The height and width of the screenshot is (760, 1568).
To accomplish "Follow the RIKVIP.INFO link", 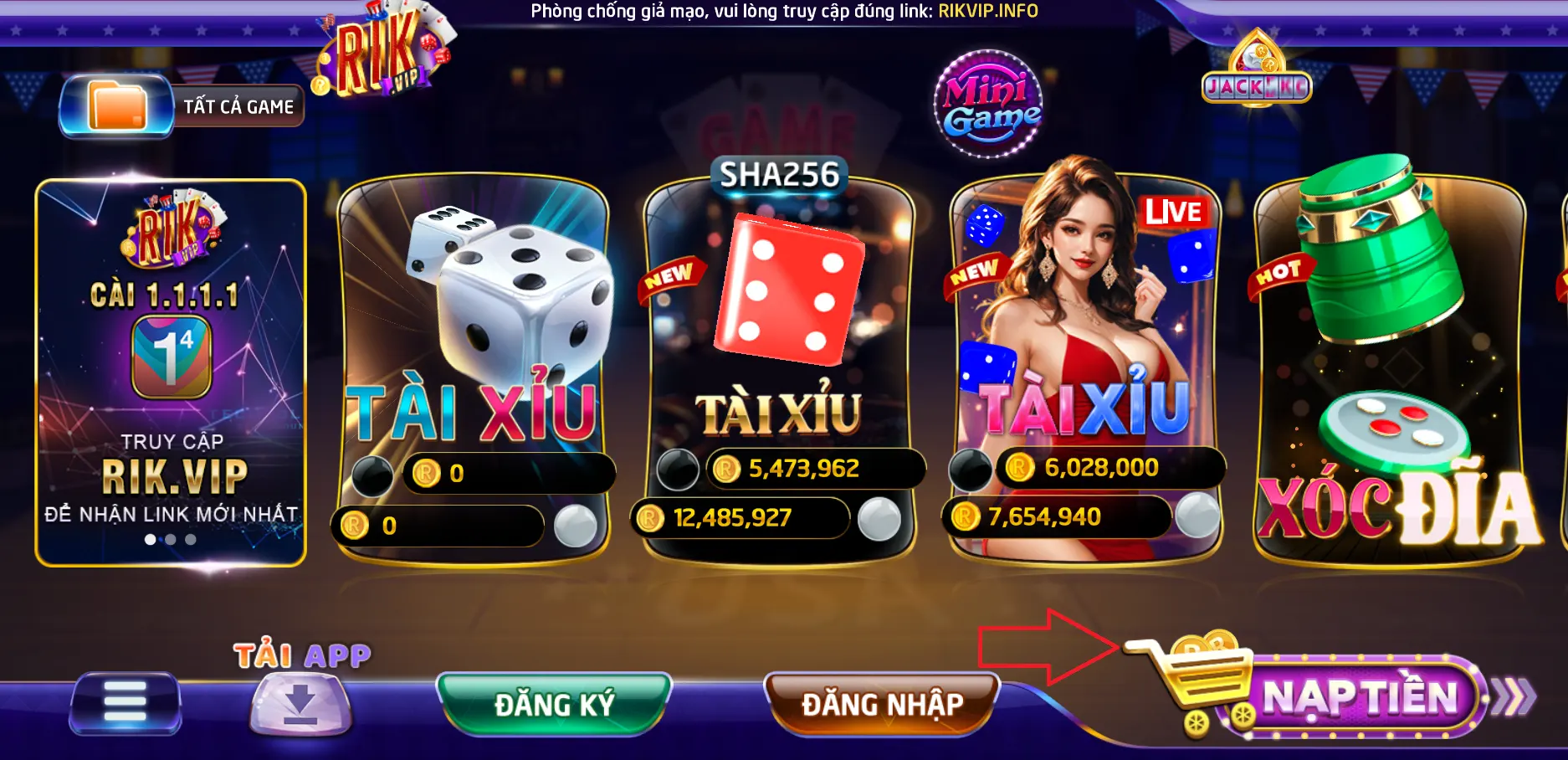I will click(988, 11).
